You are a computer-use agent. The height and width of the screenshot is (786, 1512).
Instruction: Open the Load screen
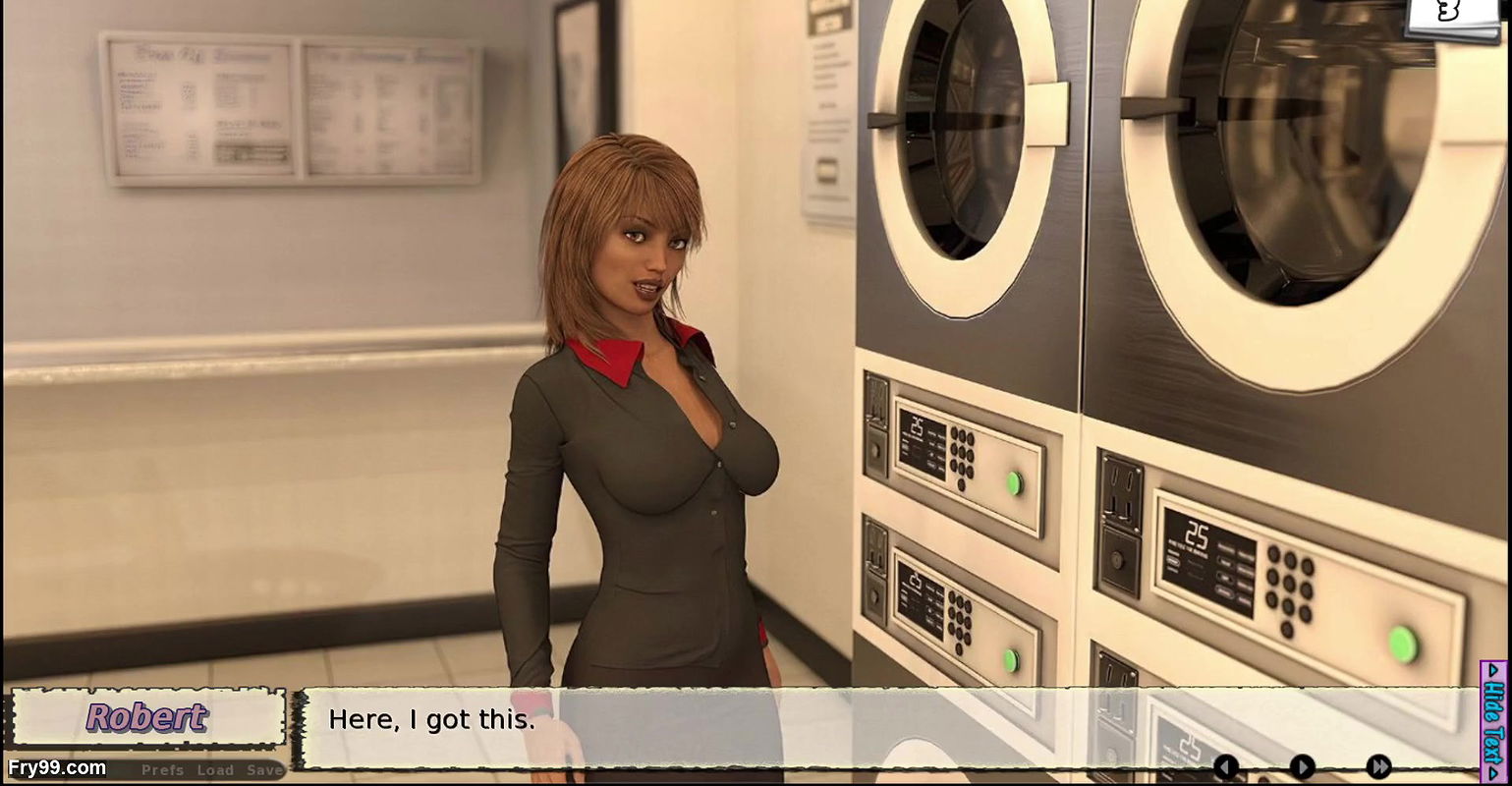click(214, 770)
